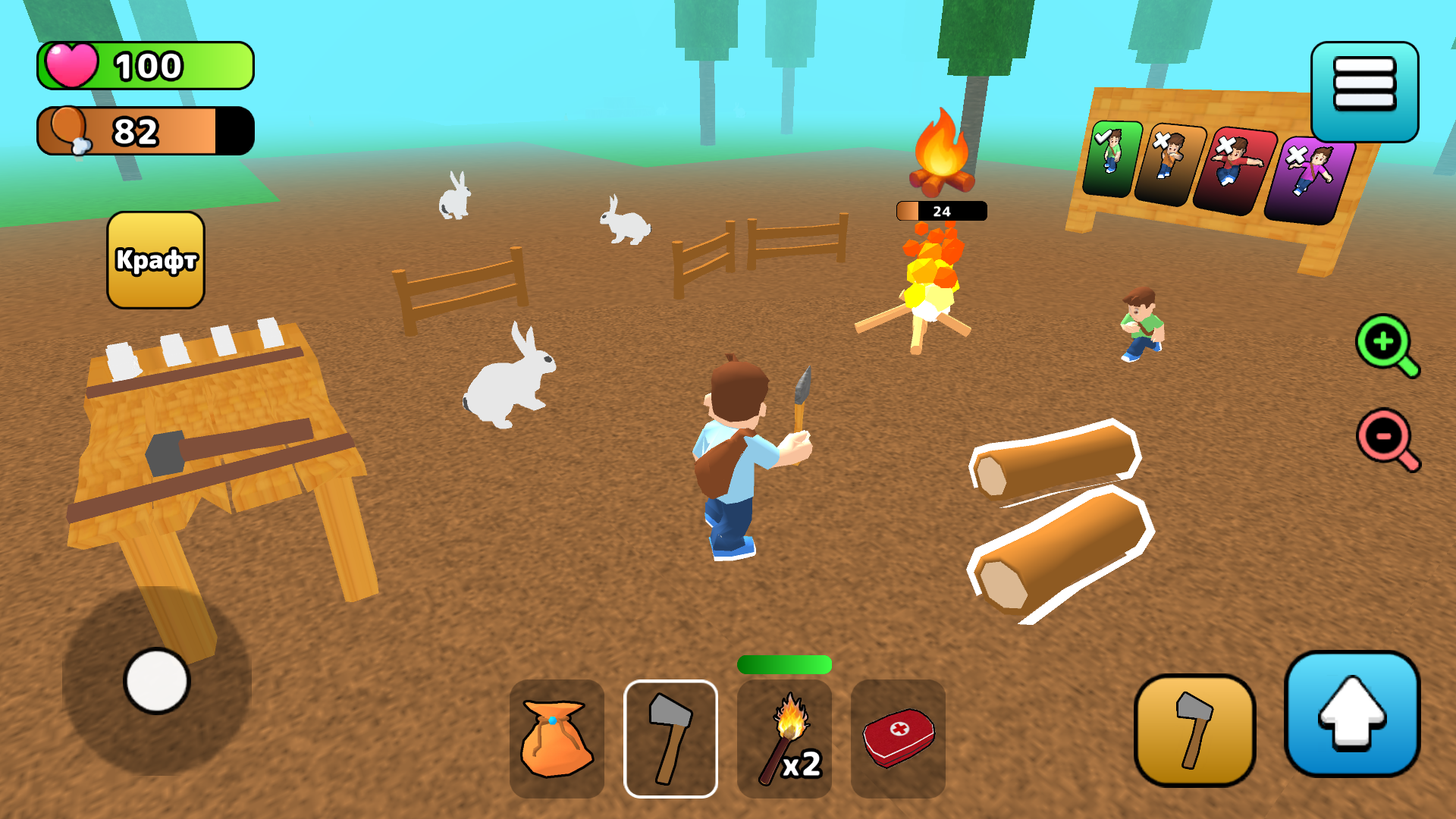This screenshot has width=1456, height=819.
Task: Tap the campfire progress bar labeled 24
Action: (x=940, y=212)
